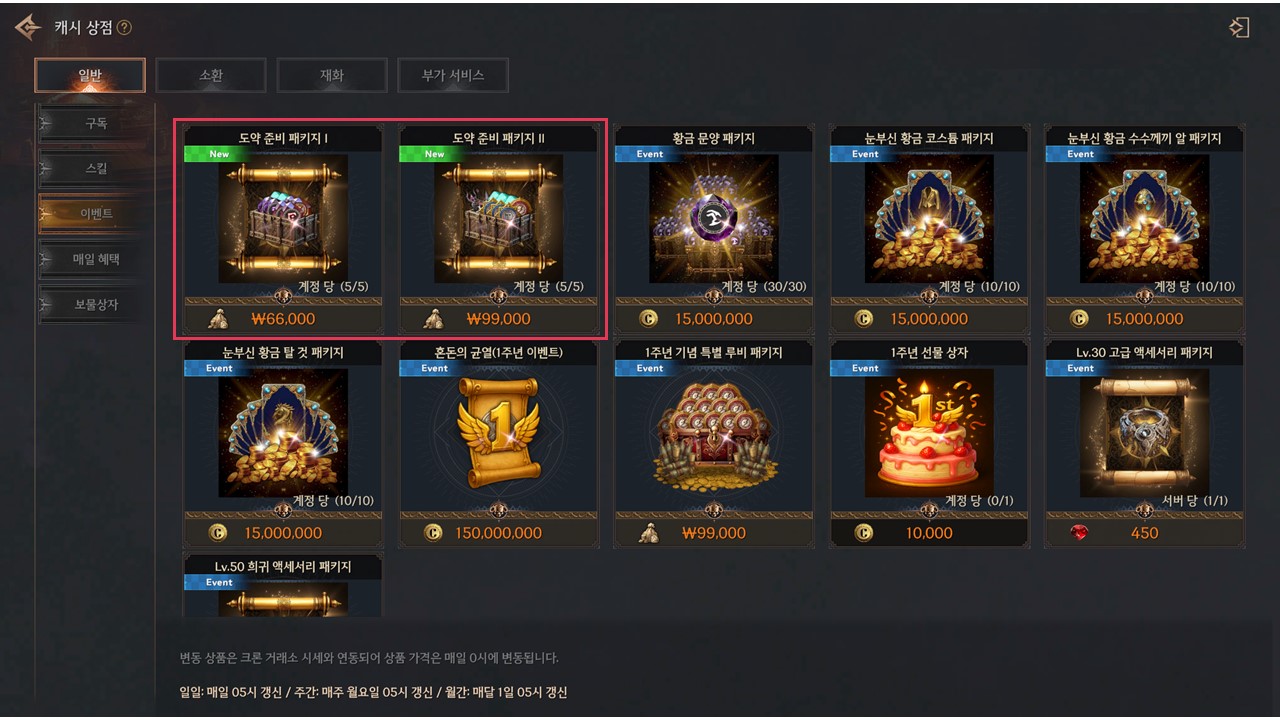Image resolution: width=1280 pixels, height=720 pixels.
Task: Open the 스킬 shop category
Action: click(96, 169)
